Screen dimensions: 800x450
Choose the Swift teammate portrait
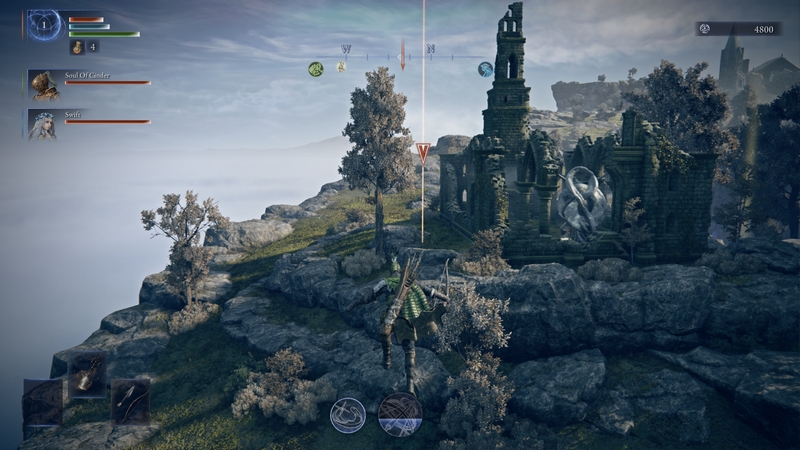42,123
